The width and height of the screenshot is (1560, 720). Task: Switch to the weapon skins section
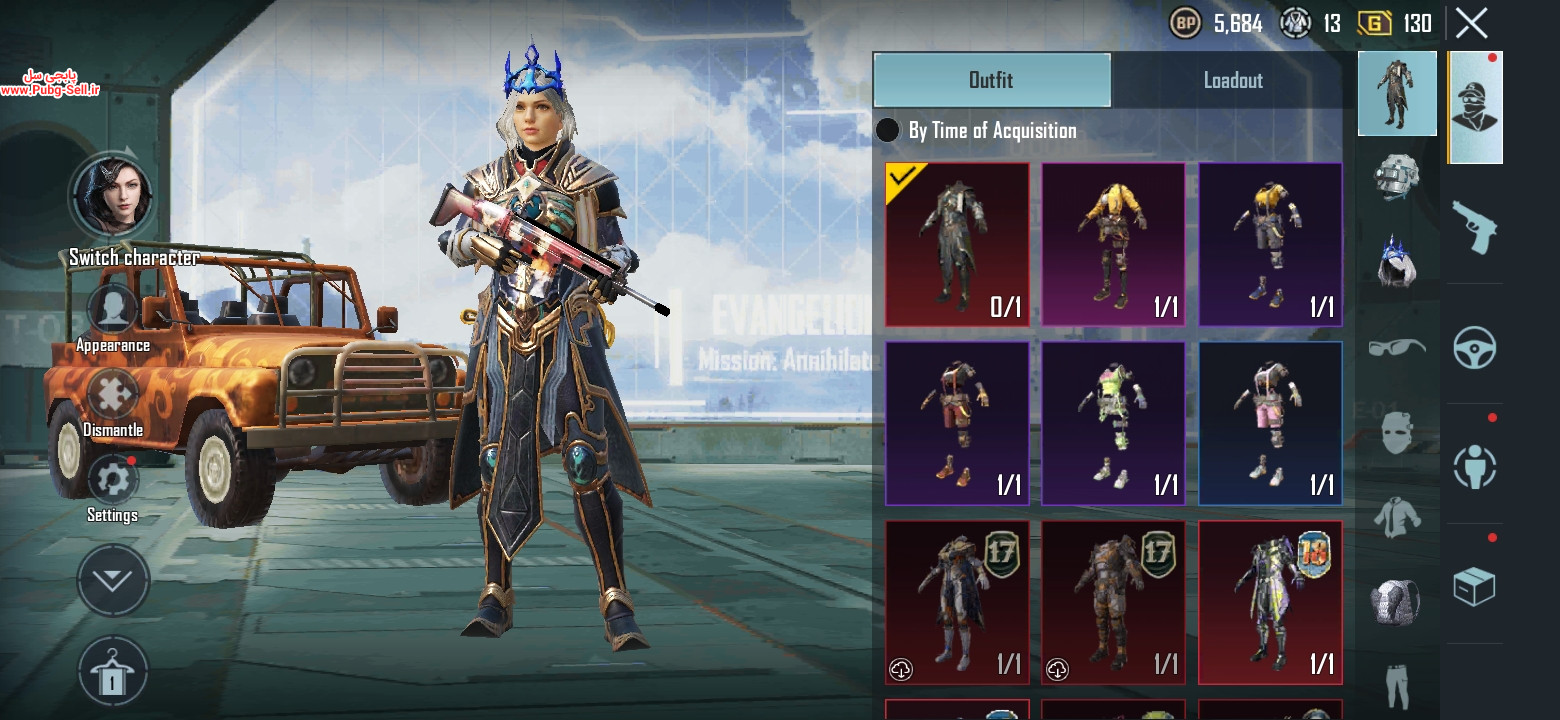click(x=1475, y=225)
